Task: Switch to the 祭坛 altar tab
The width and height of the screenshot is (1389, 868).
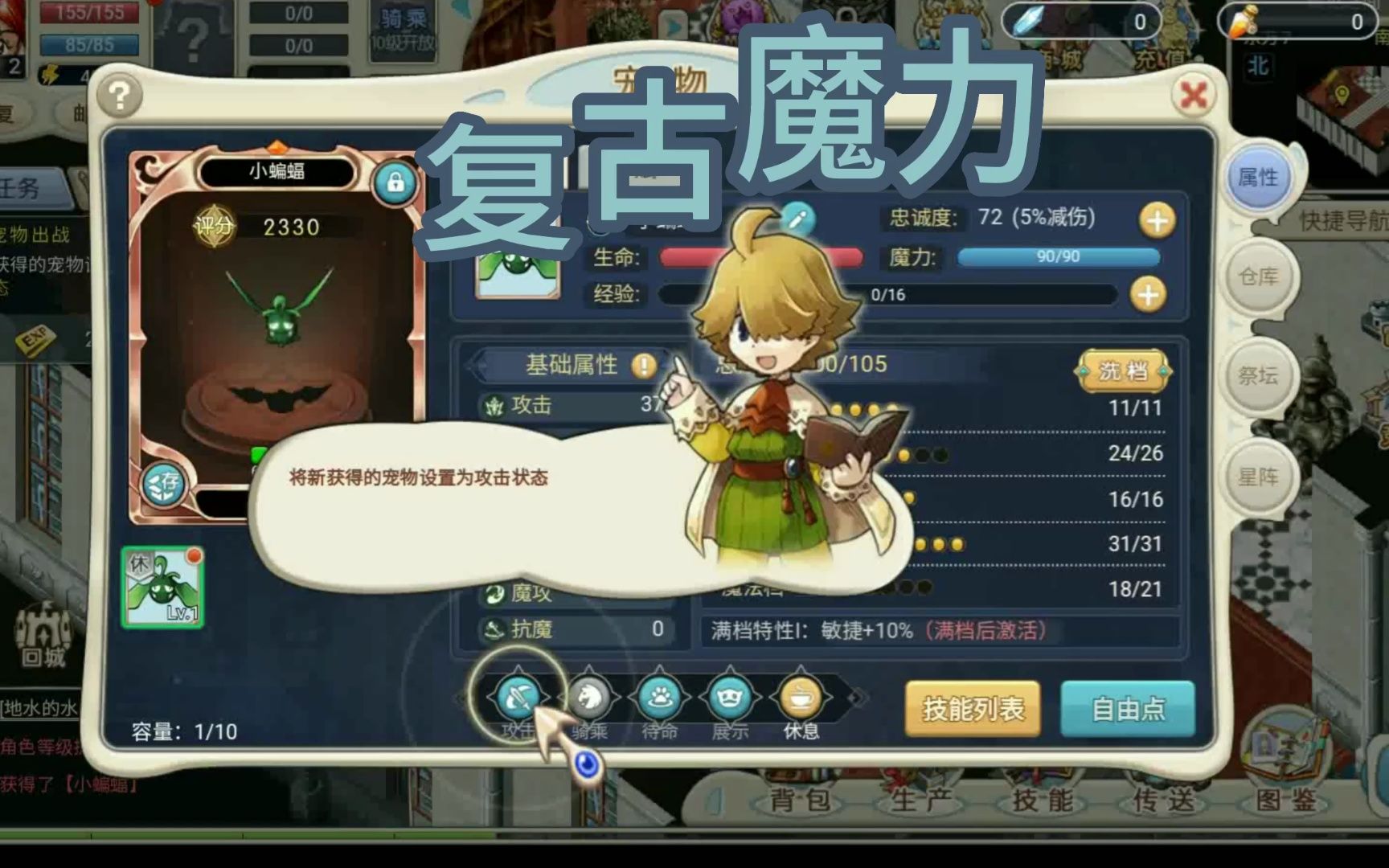Action: click(x=1258, y=375)
